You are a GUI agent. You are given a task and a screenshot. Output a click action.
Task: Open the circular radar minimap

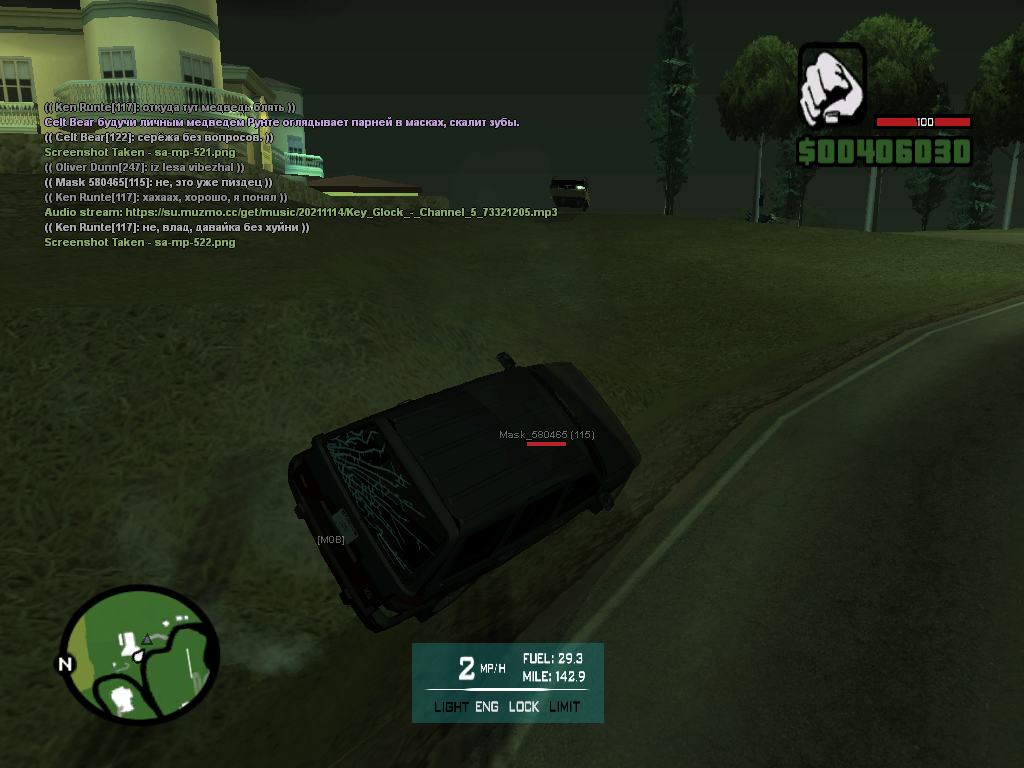coord(139,653)
